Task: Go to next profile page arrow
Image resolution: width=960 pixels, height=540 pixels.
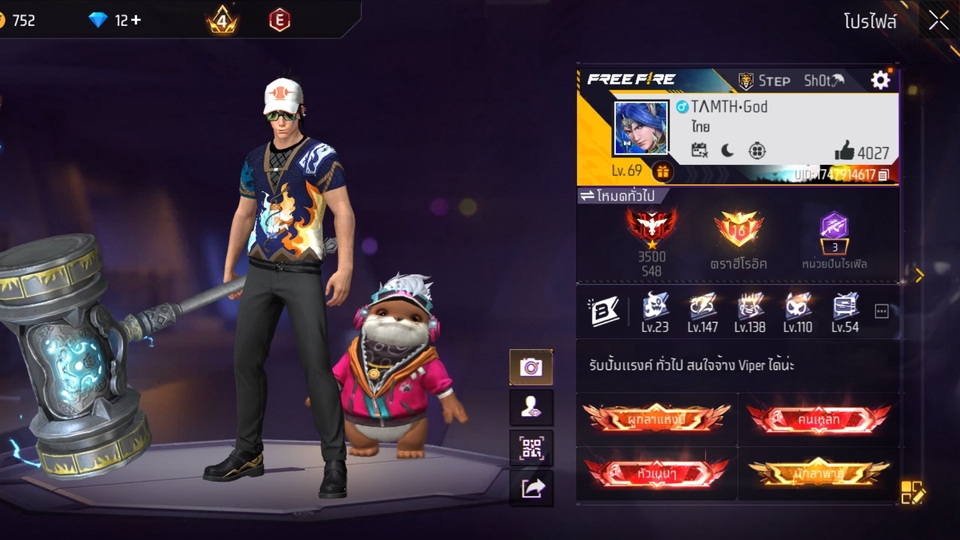Action: [x=919, y=274]
